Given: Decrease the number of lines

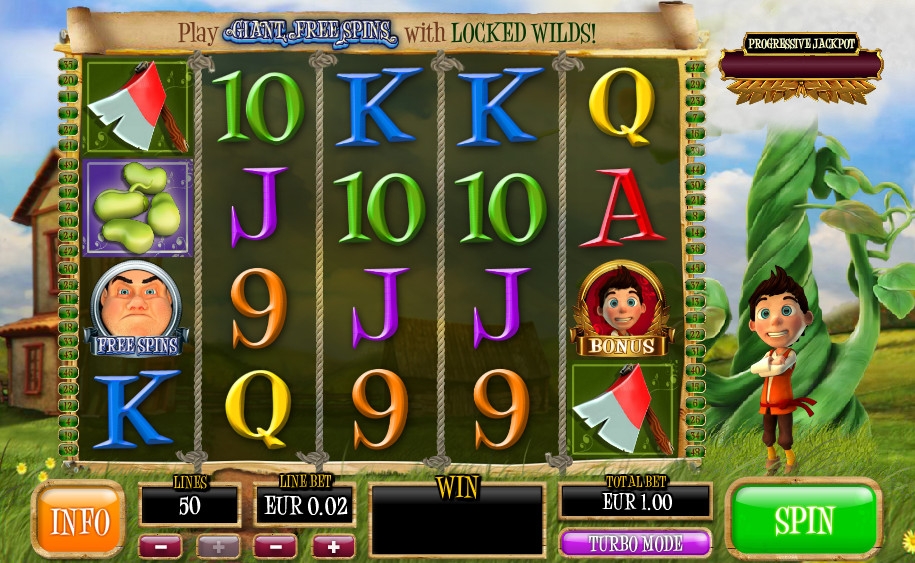Looking at the screenshot, I should click(160, 546).
